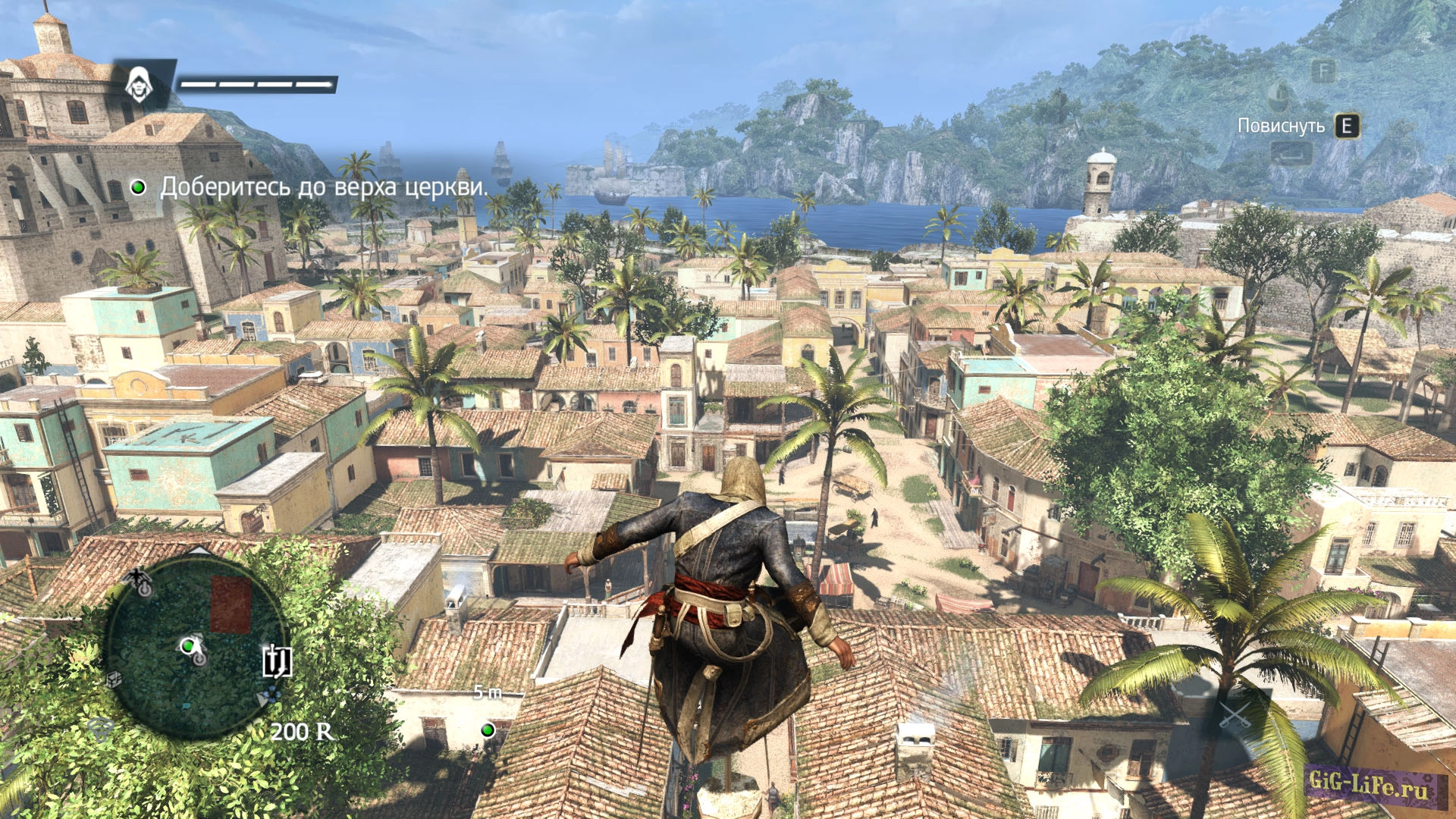This screenshot has width=1456, height=819.
Task: Click the green objective dot on minimap
Action: coord(187,646)
